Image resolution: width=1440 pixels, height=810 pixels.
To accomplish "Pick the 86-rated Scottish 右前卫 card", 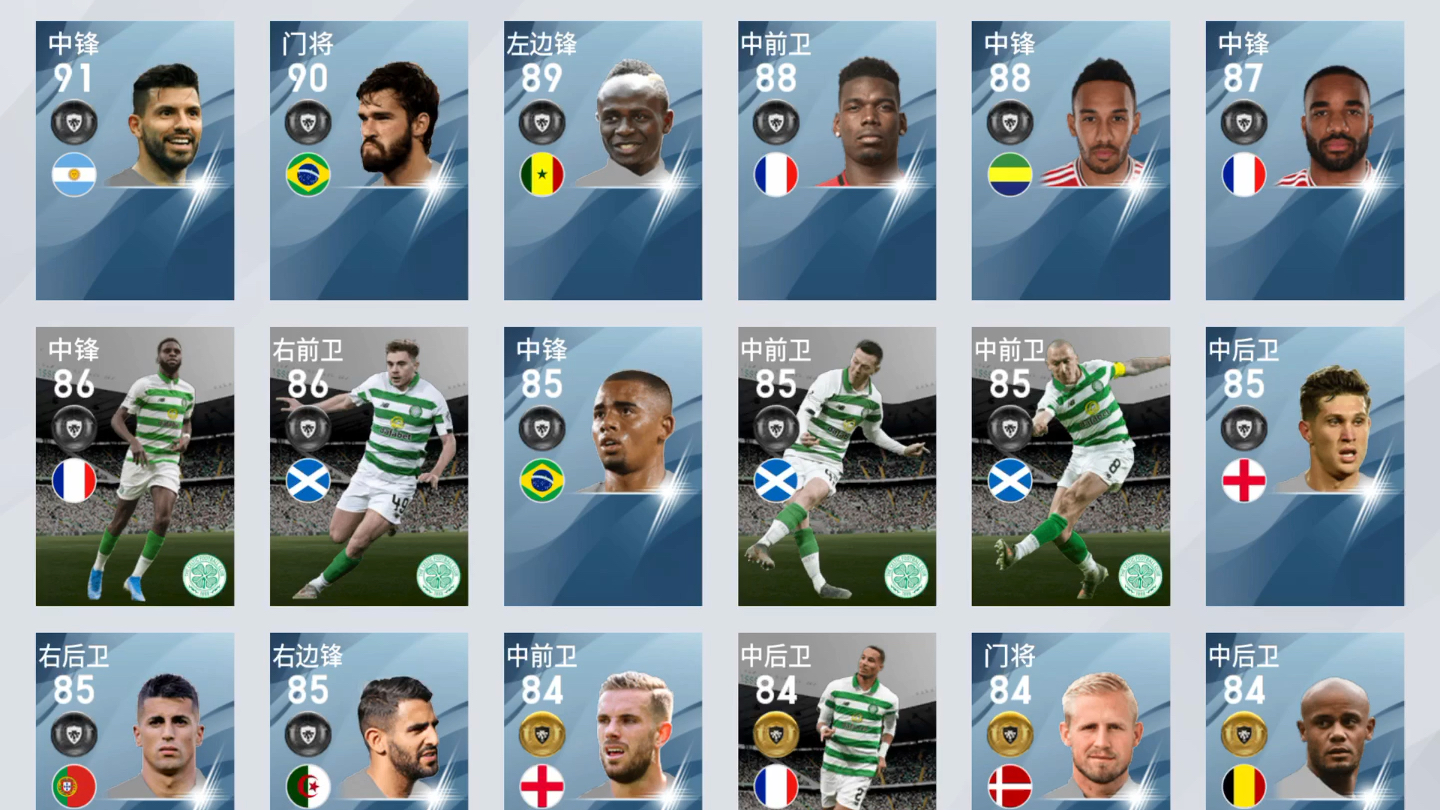I will [x=369, y=466].
